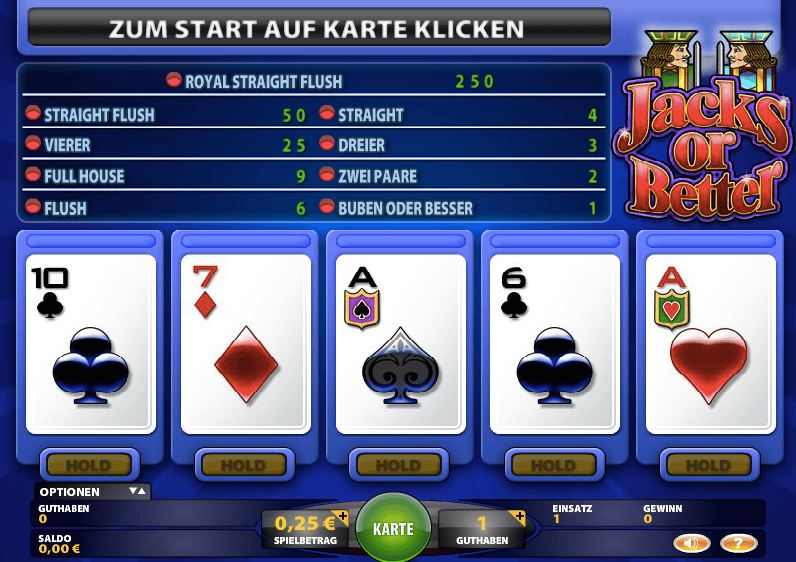Increase the Guthaben credits bet amount

click(x=519, y=517)
